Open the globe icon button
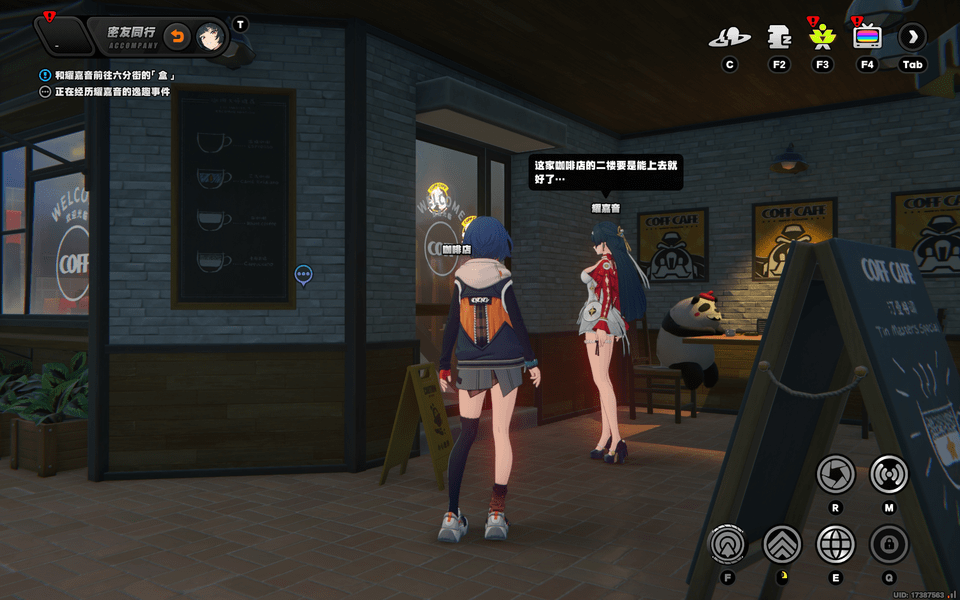Screen dimensions: 960x600 [835, 544]
